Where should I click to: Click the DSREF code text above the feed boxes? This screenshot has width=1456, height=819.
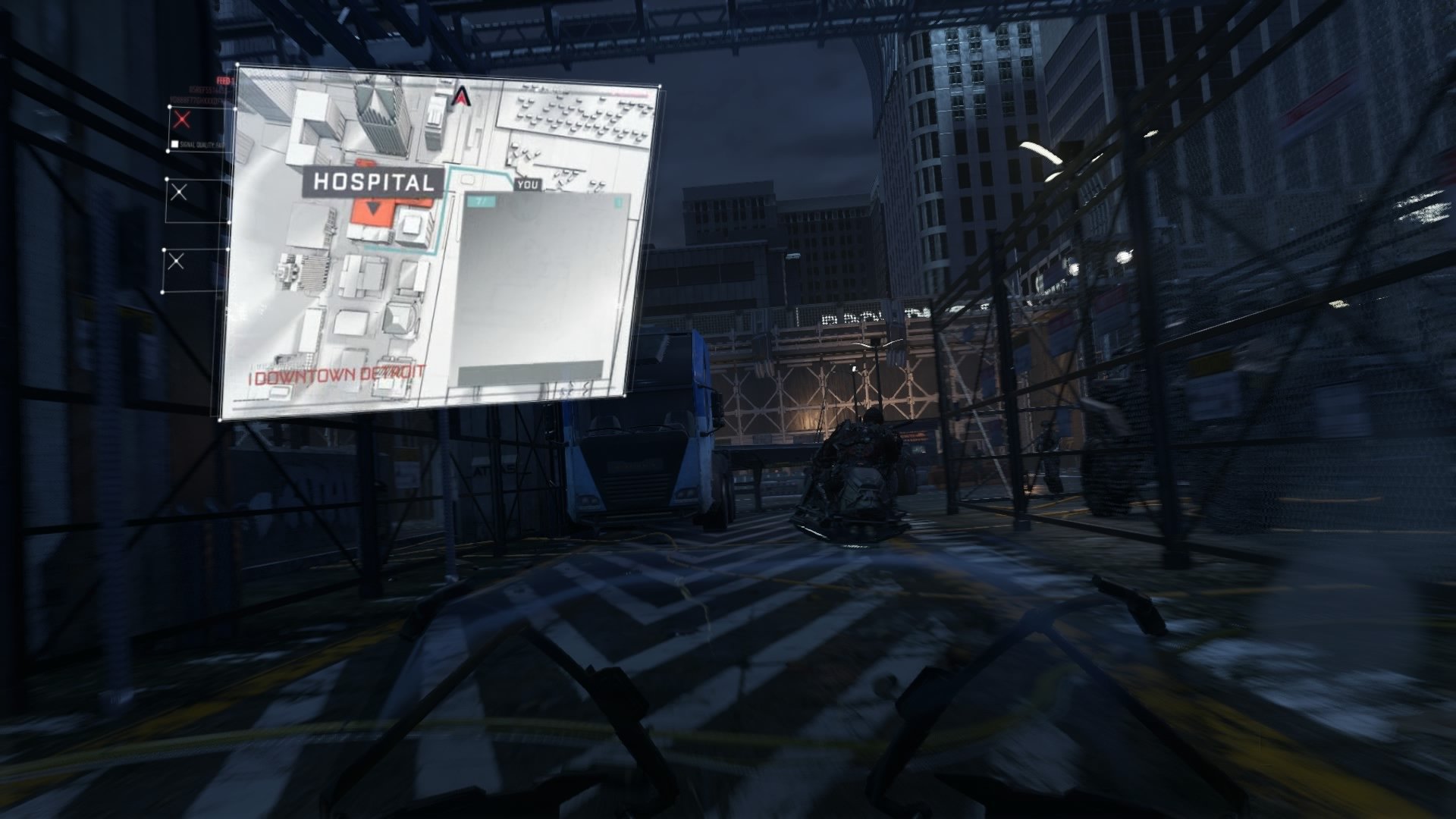tap(206, 90)
